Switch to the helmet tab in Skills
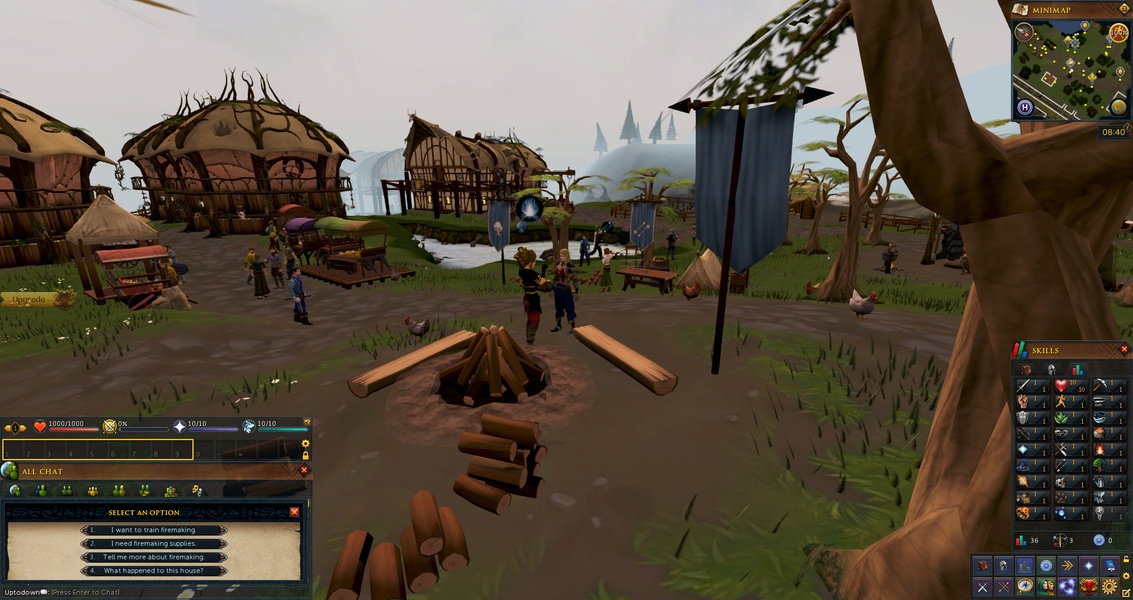The height and width of the screenshot is (600, 1133). coord(1051,369)
